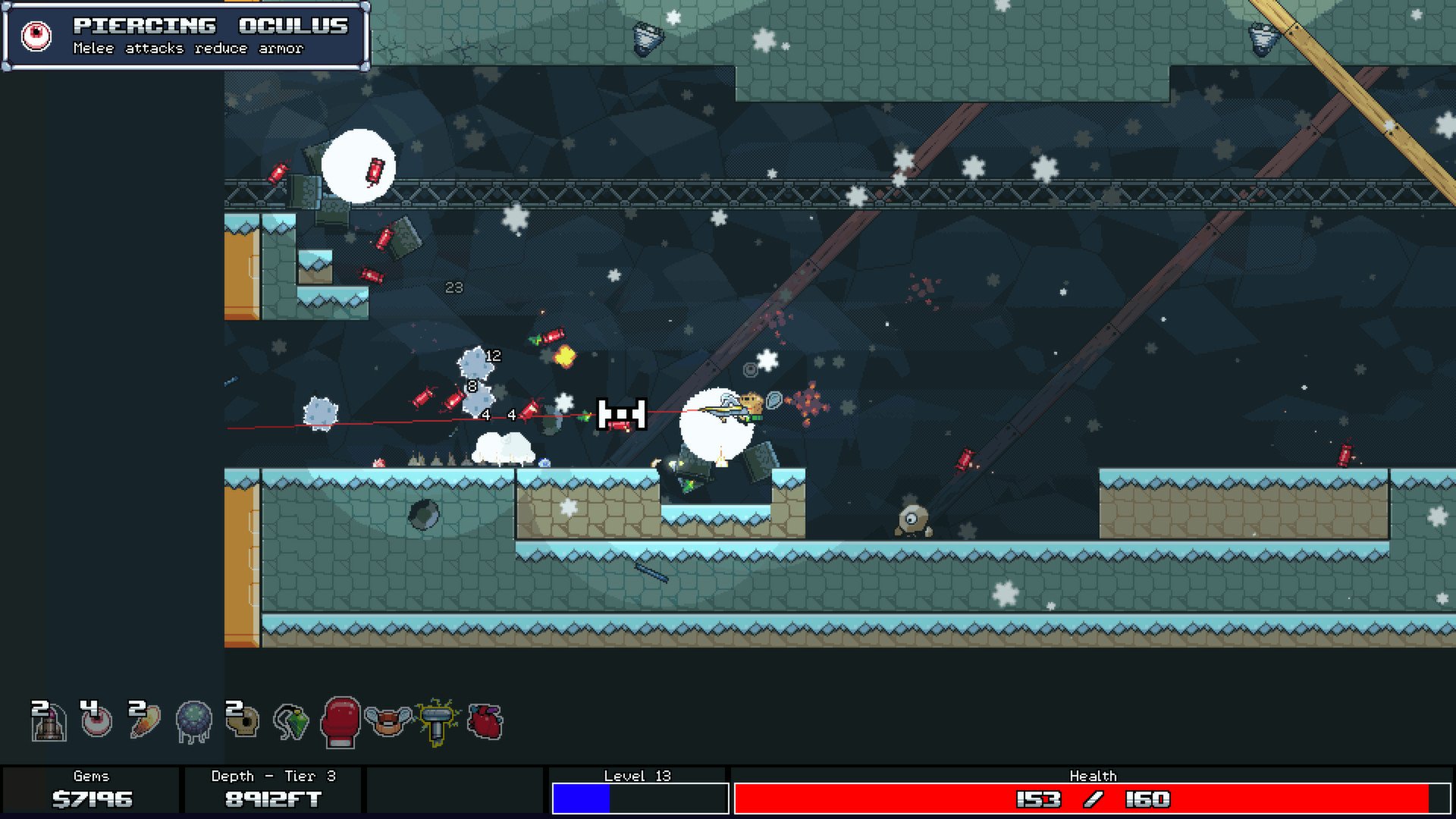Click the spiked orb artifact icon
Screen dimensions: 1456x819
click(x=193, y=724)
